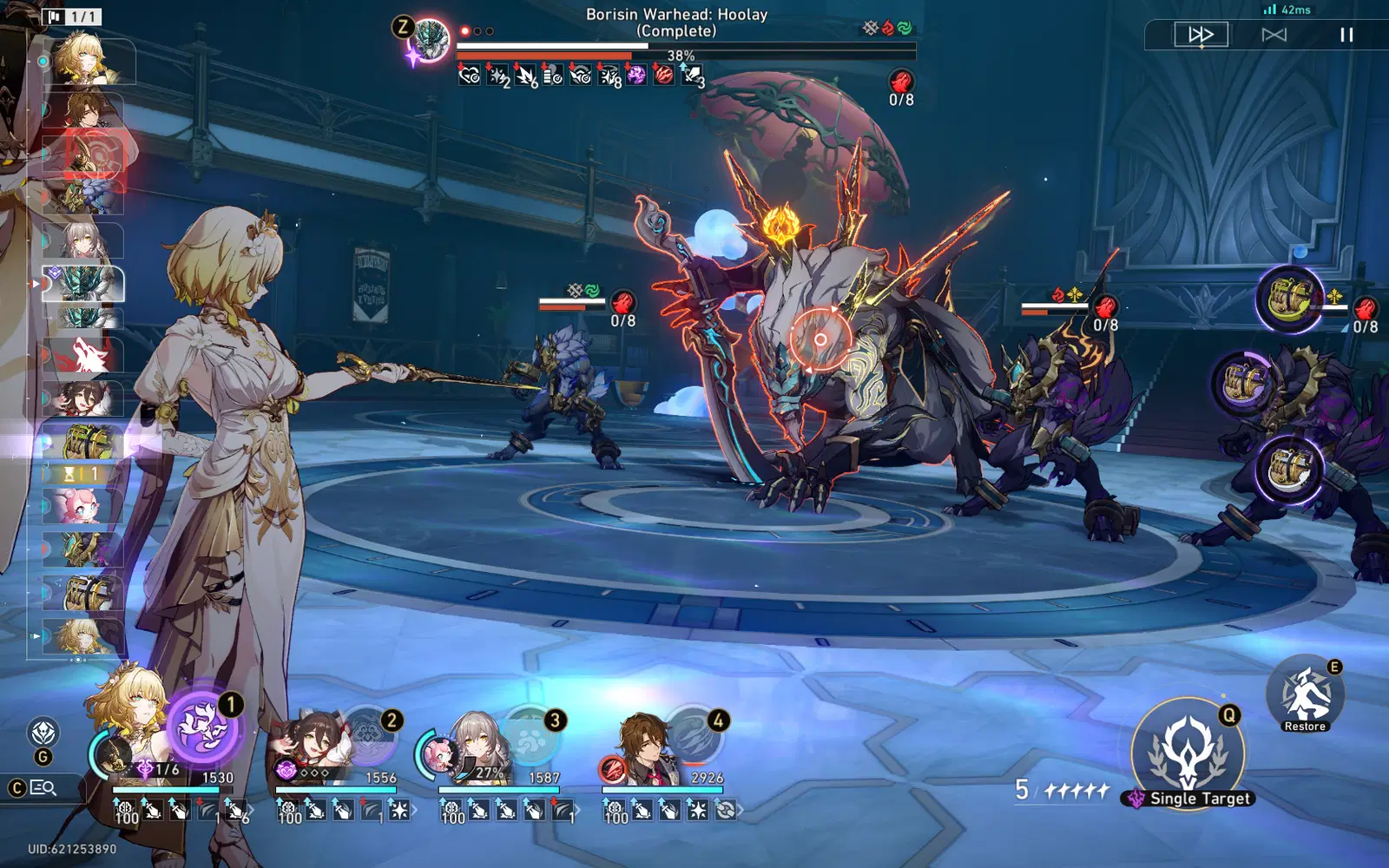This screenshot has width=1389, height=868.
Task: Target the center boss Hoolay
Action: pyautogui.click(x=819, y=339)
